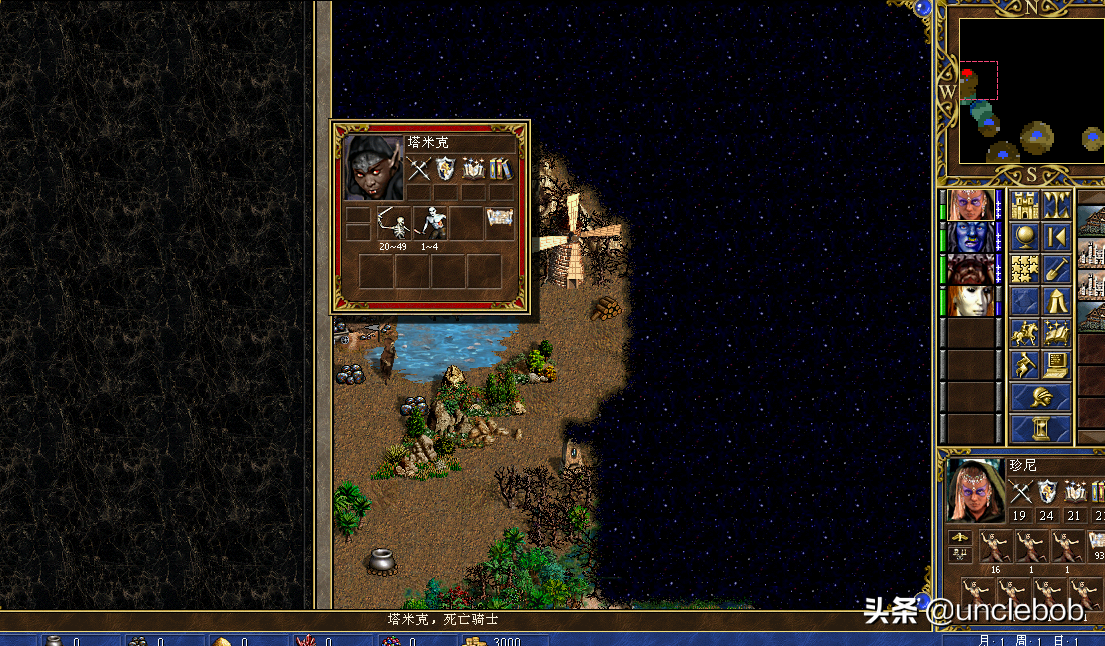1105x646 pixels.
Task: Click the gold stars puzzle button
Action: pos(1024,270)
